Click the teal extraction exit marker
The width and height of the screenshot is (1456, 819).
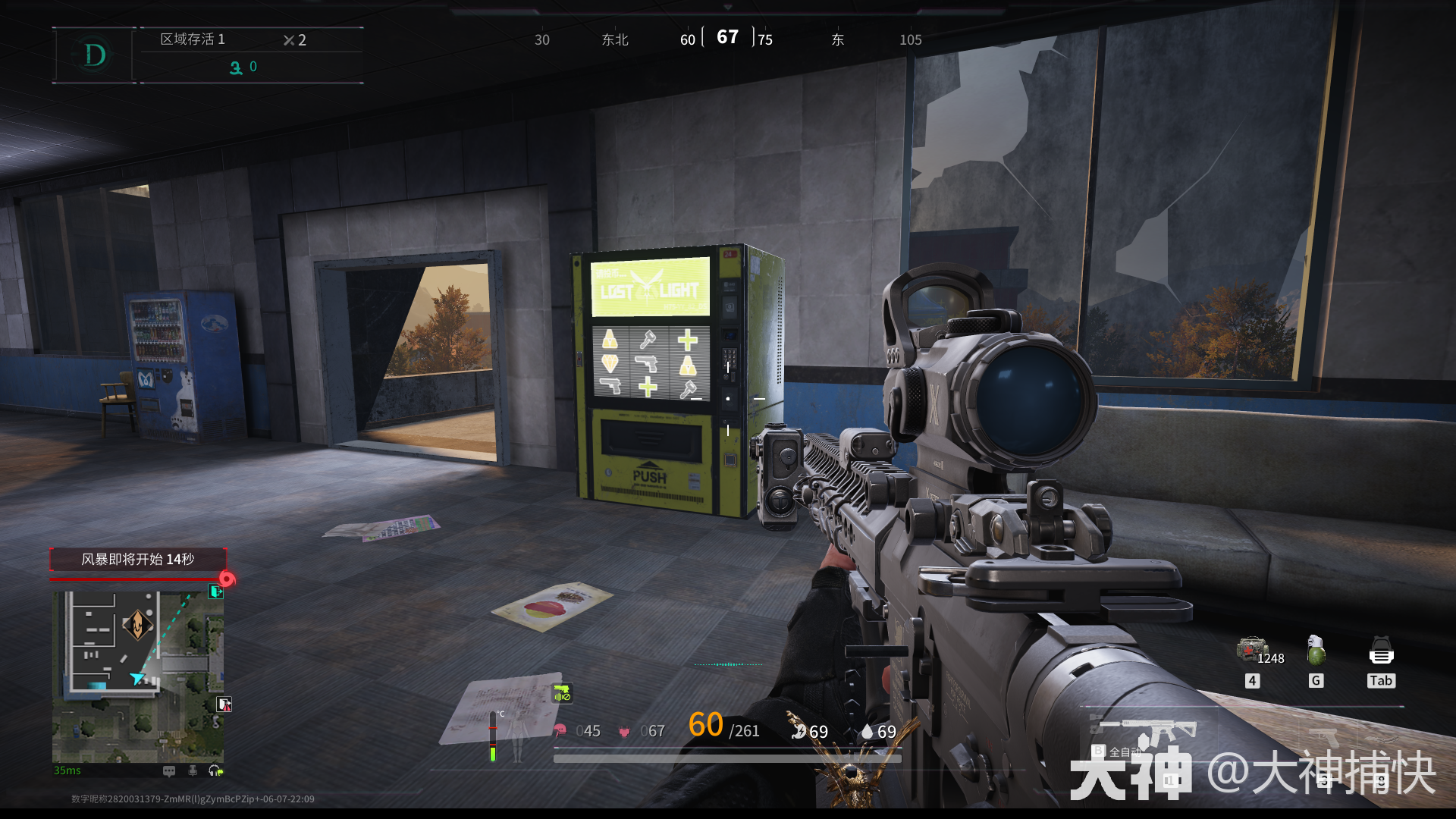pos(216,591)
